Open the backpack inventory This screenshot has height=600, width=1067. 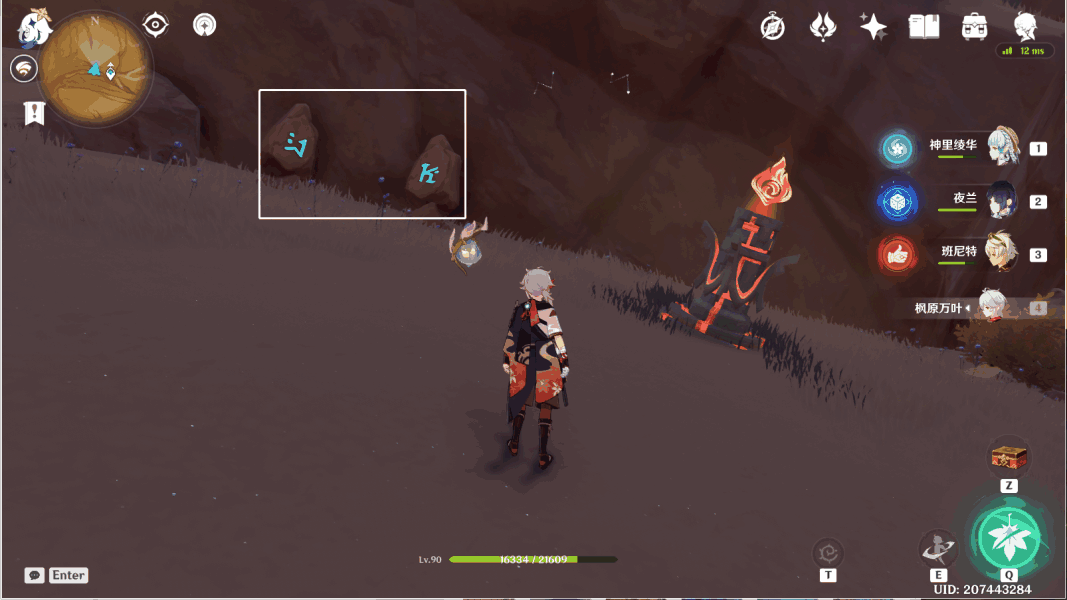[975, 27]
